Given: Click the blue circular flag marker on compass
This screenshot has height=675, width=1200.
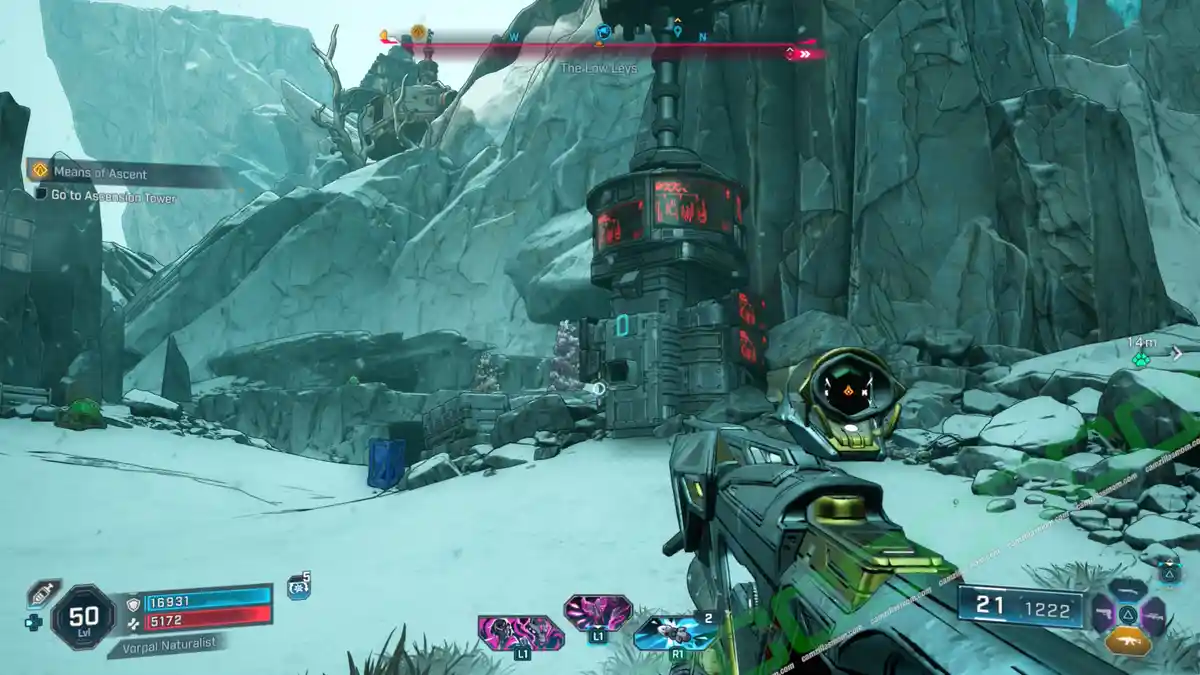Looking at the screenshot, I should (x=602, y=33).
